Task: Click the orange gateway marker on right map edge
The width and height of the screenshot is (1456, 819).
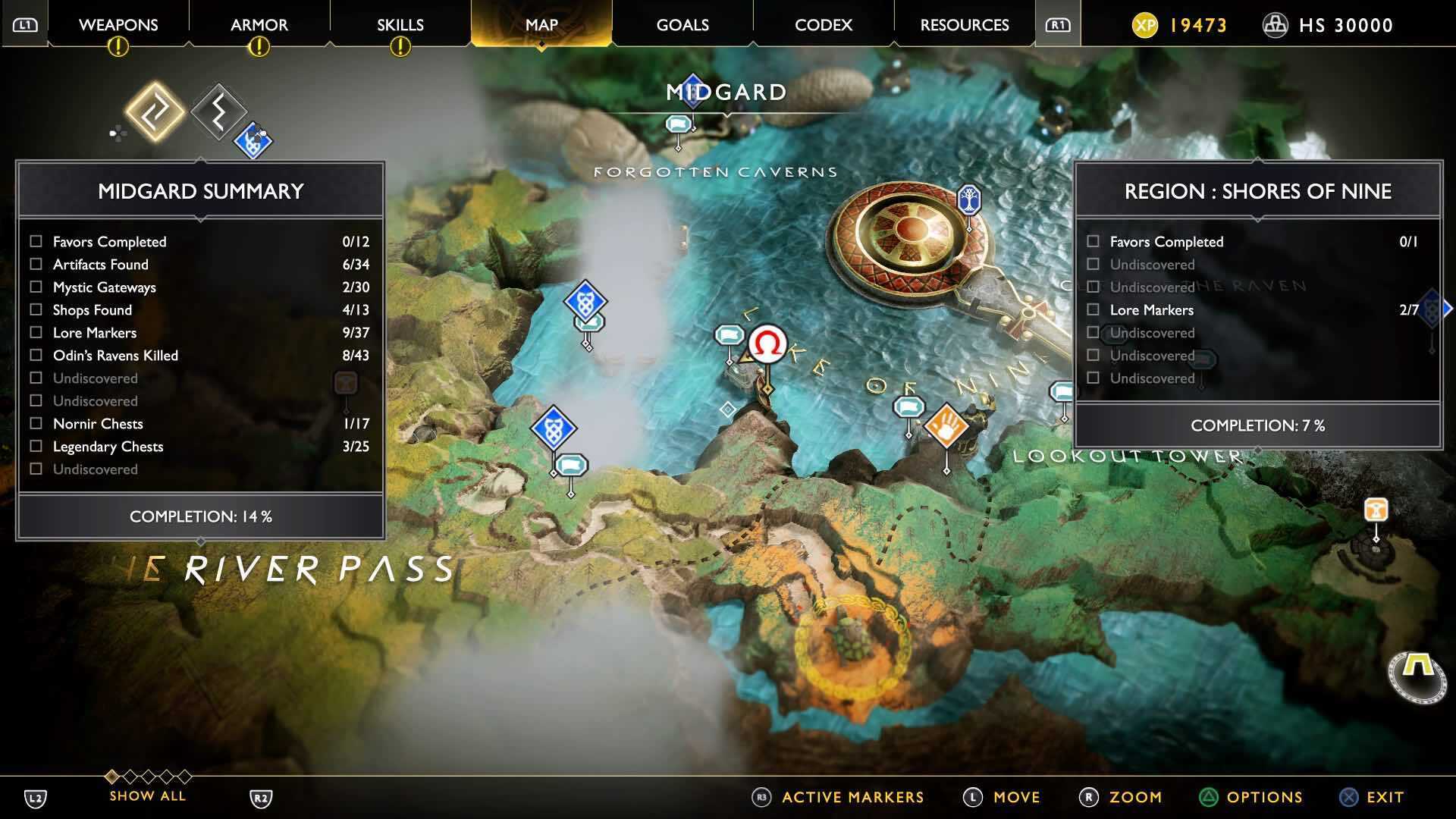Action: [1375, 510]
